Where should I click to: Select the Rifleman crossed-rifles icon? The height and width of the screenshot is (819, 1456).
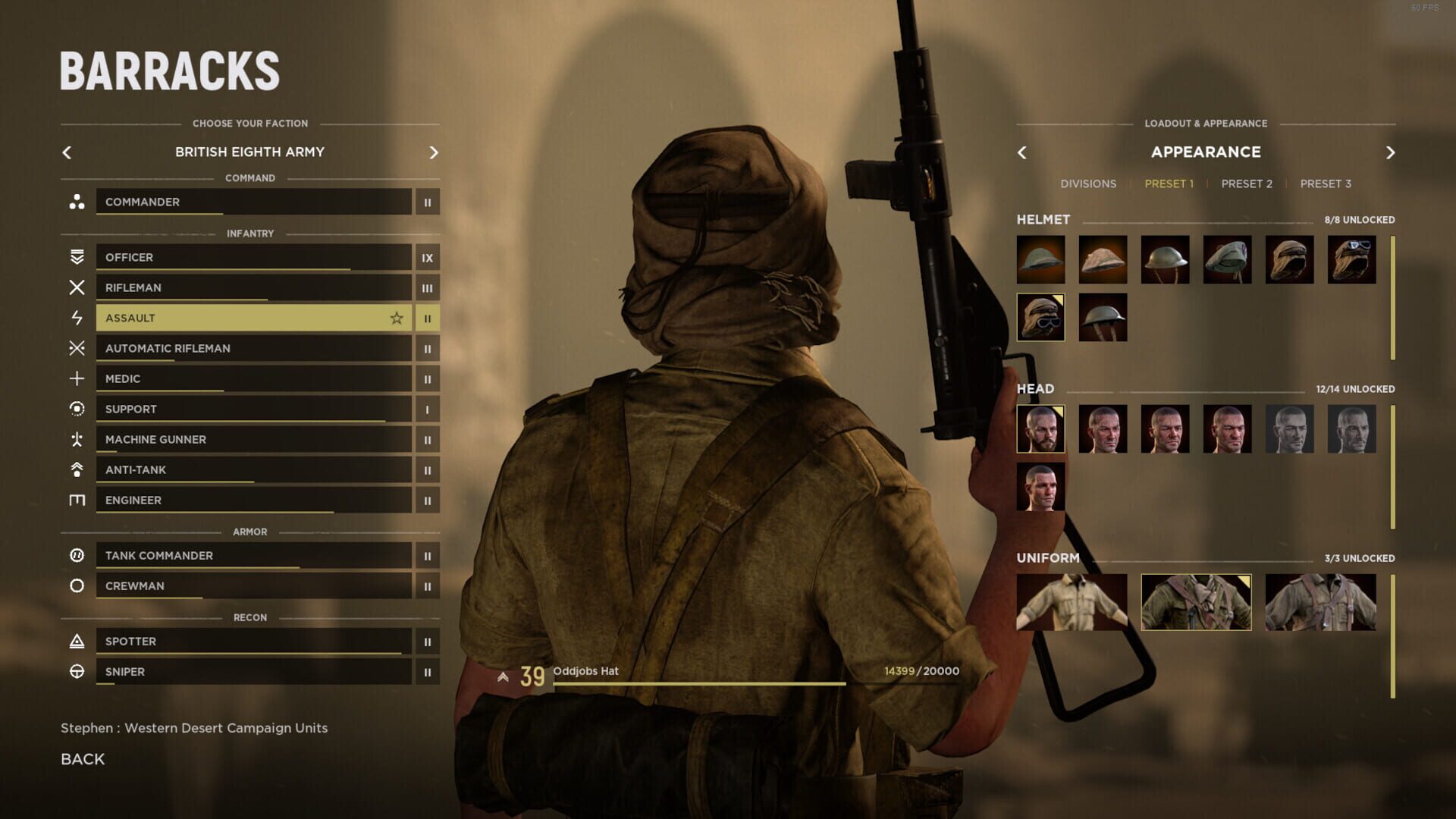pyautogui.click(x=76, y=287)
